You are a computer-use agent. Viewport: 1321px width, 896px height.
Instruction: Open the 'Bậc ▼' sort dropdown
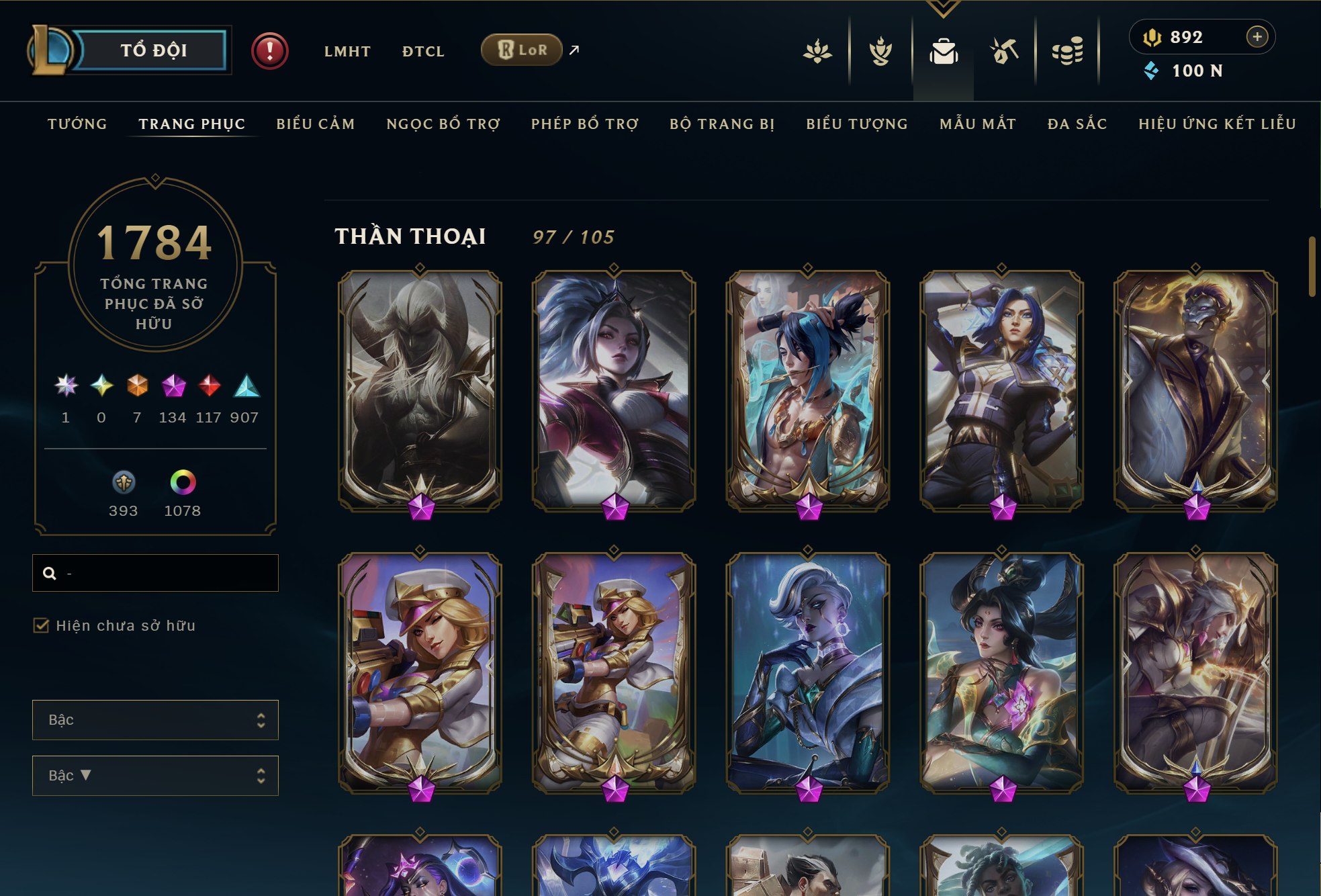[155, 775]
